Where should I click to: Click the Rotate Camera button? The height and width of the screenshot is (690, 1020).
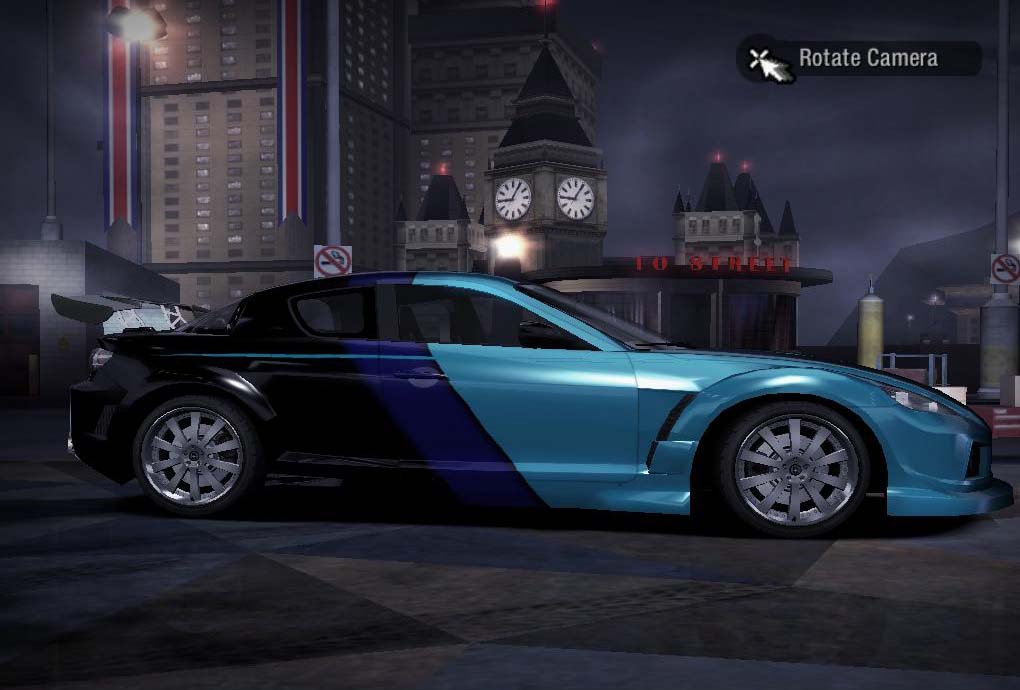click(858, 58)
